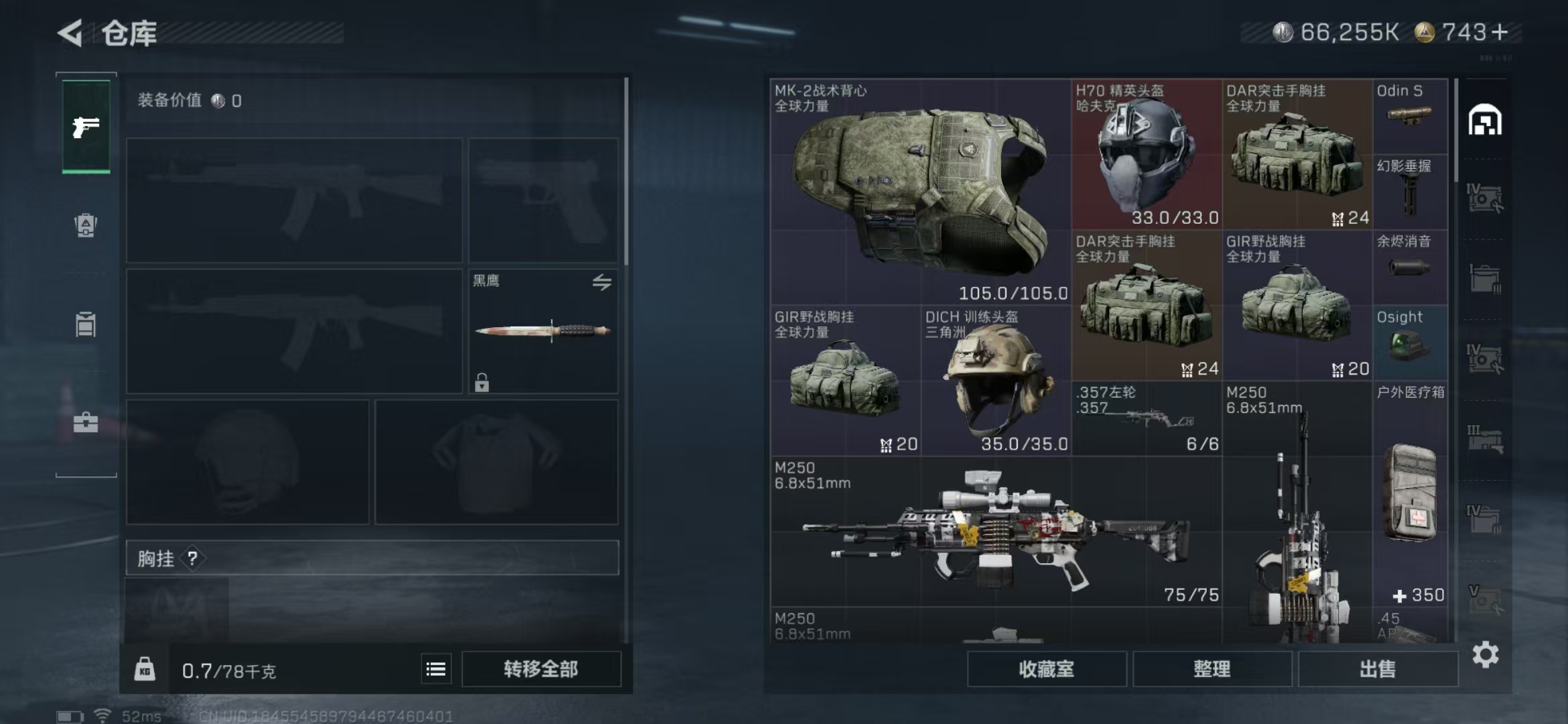Choose the 余烬消音 suppressor
Screen dimensions: 1568x724
[1410, 267]
